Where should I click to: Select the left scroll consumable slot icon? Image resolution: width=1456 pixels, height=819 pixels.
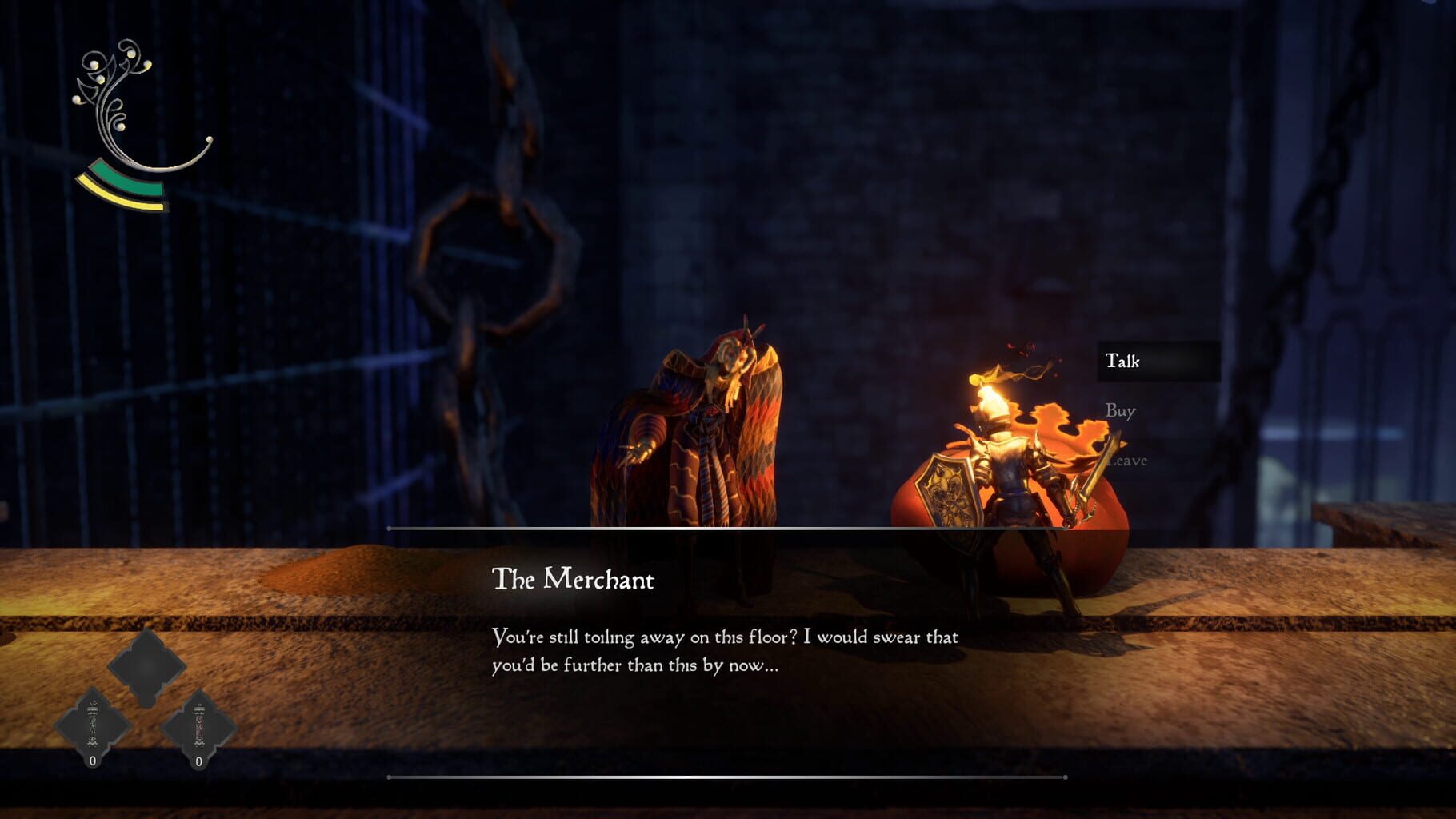[93, 721]
